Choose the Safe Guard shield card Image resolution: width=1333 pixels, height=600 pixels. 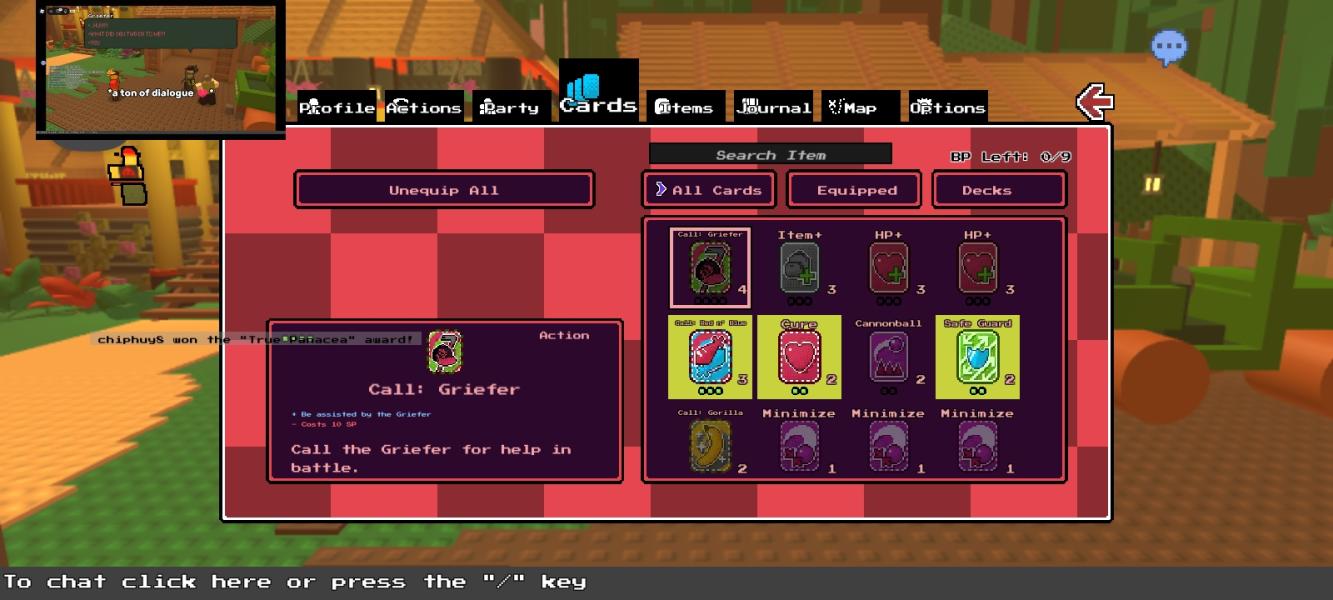point(977,357)
